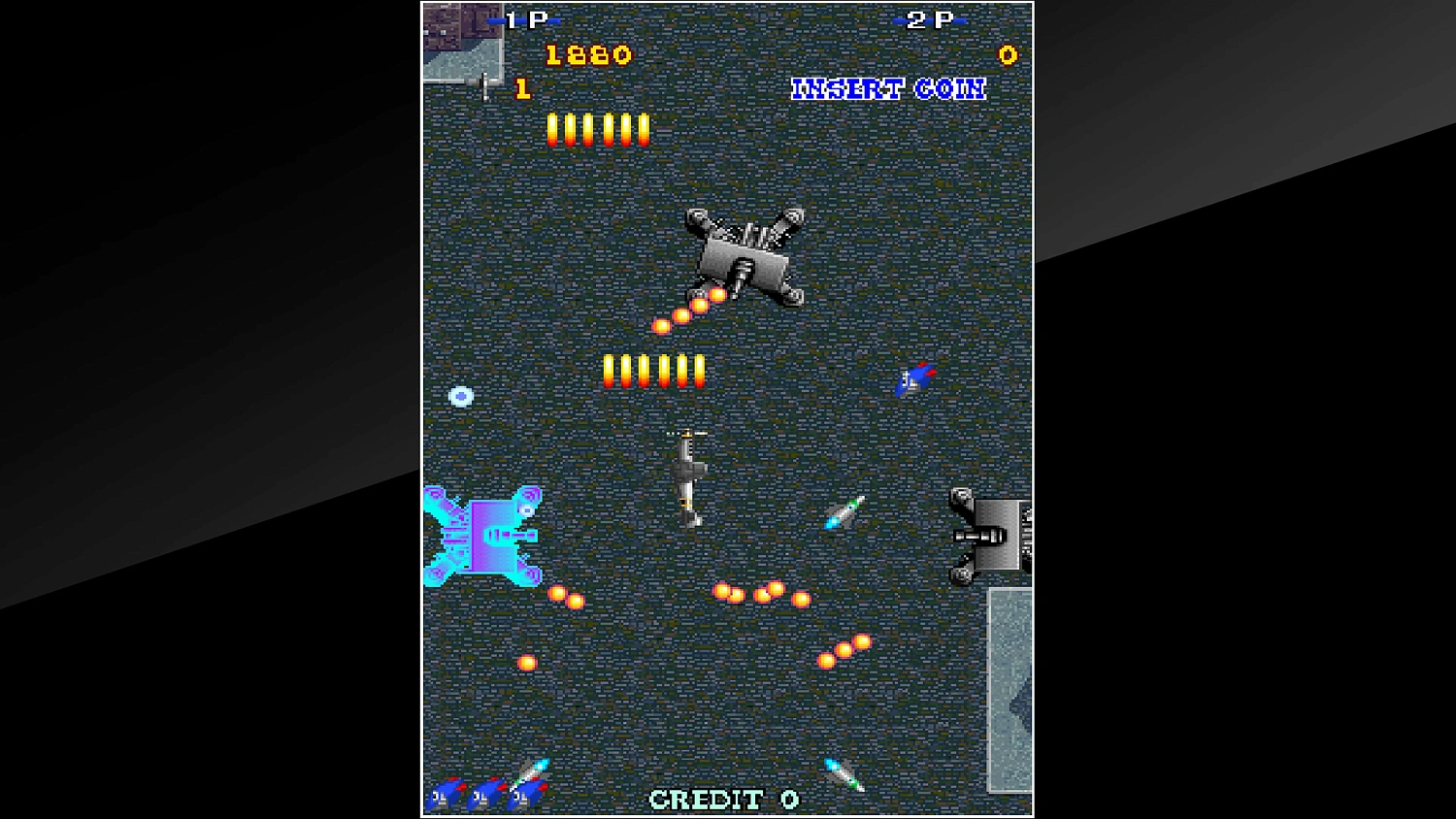Select the player's gray fighter plane sprite

coord(689,471)
